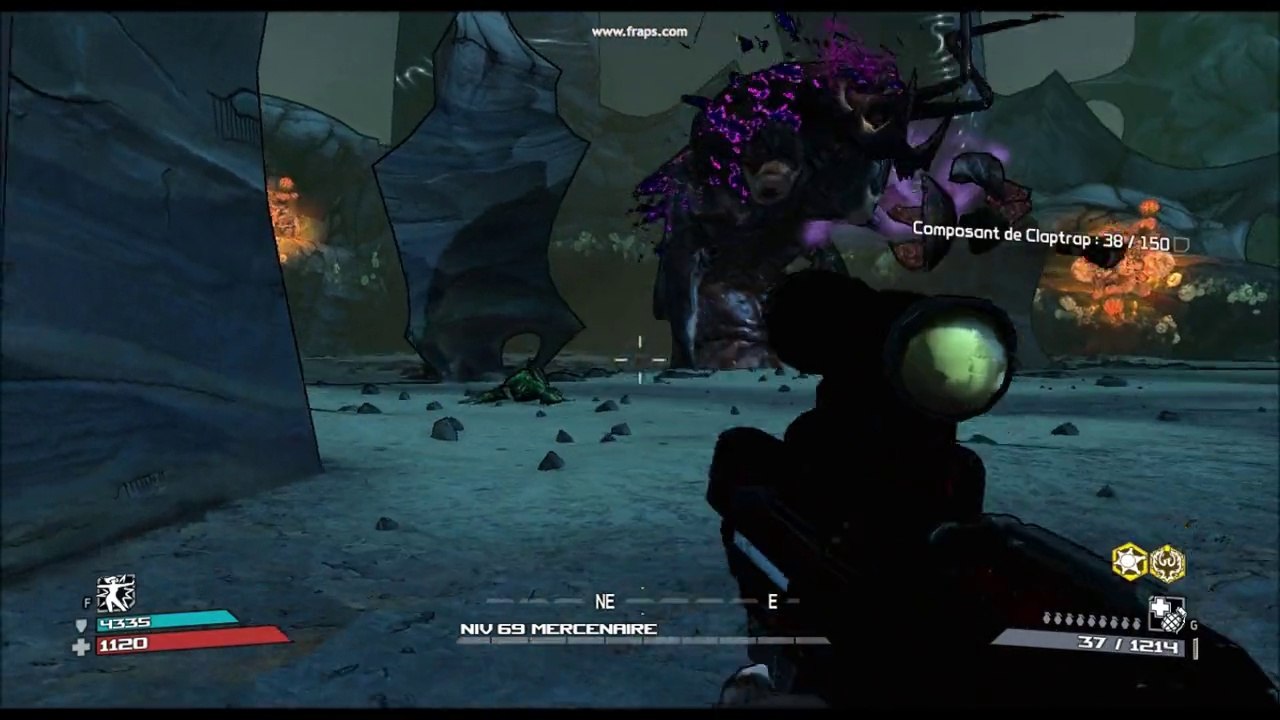Activate the action skill icon above shield bar
Image resolution: width=1280 pixels, height=720 pixels.
click(x=116, y=594)
